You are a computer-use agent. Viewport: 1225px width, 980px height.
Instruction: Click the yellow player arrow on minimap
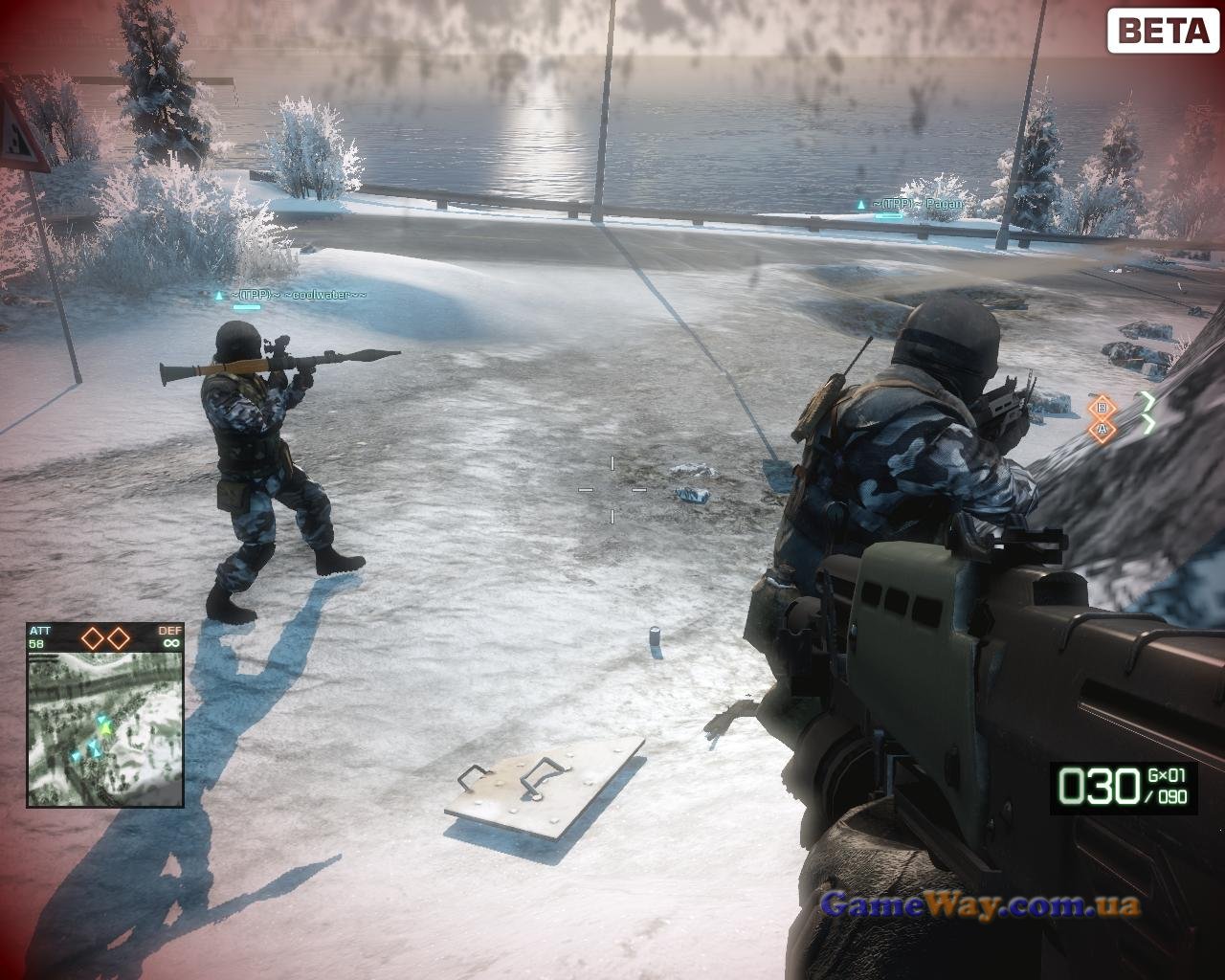click(106, 729)
